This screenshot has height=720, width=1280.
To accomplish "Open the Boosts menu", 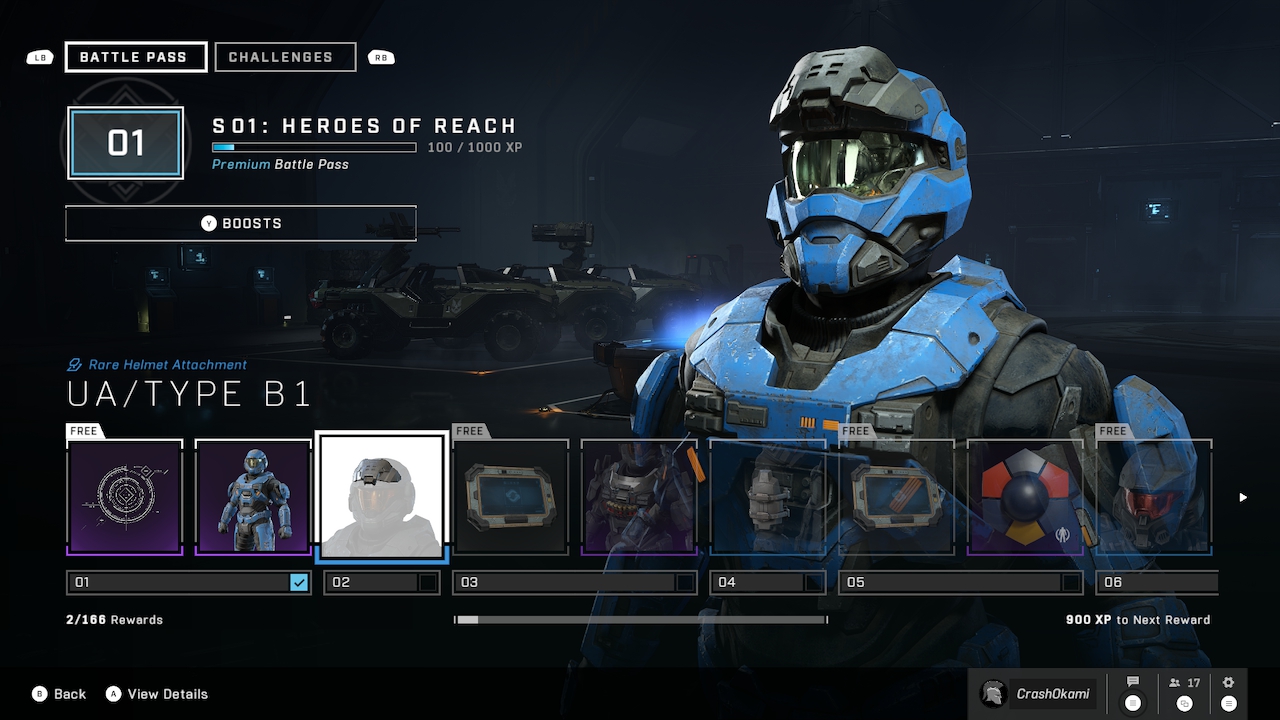I will click(x=240, y=223).
